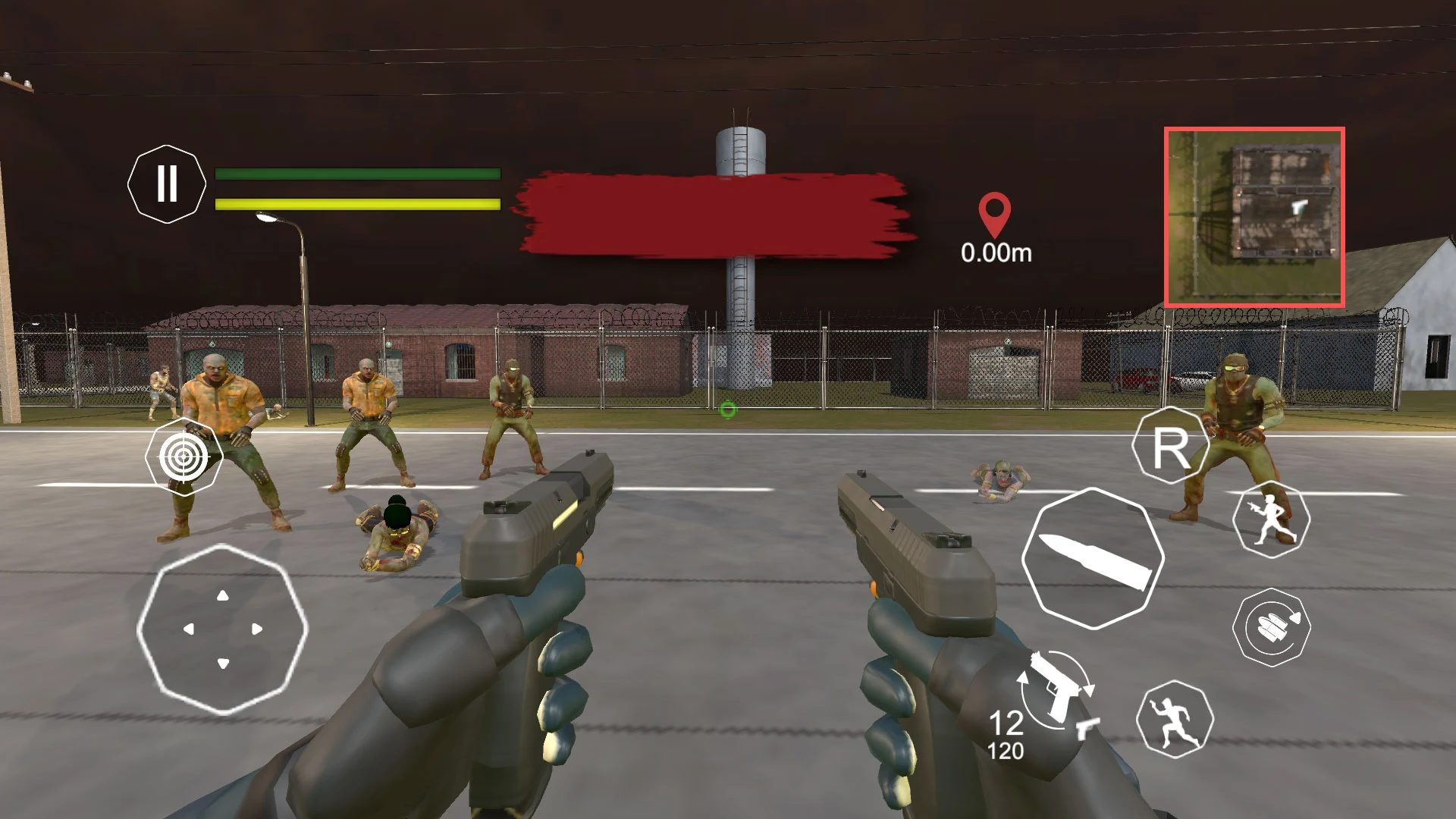Tap the yellow stamina bar

(x=356, y=203)
